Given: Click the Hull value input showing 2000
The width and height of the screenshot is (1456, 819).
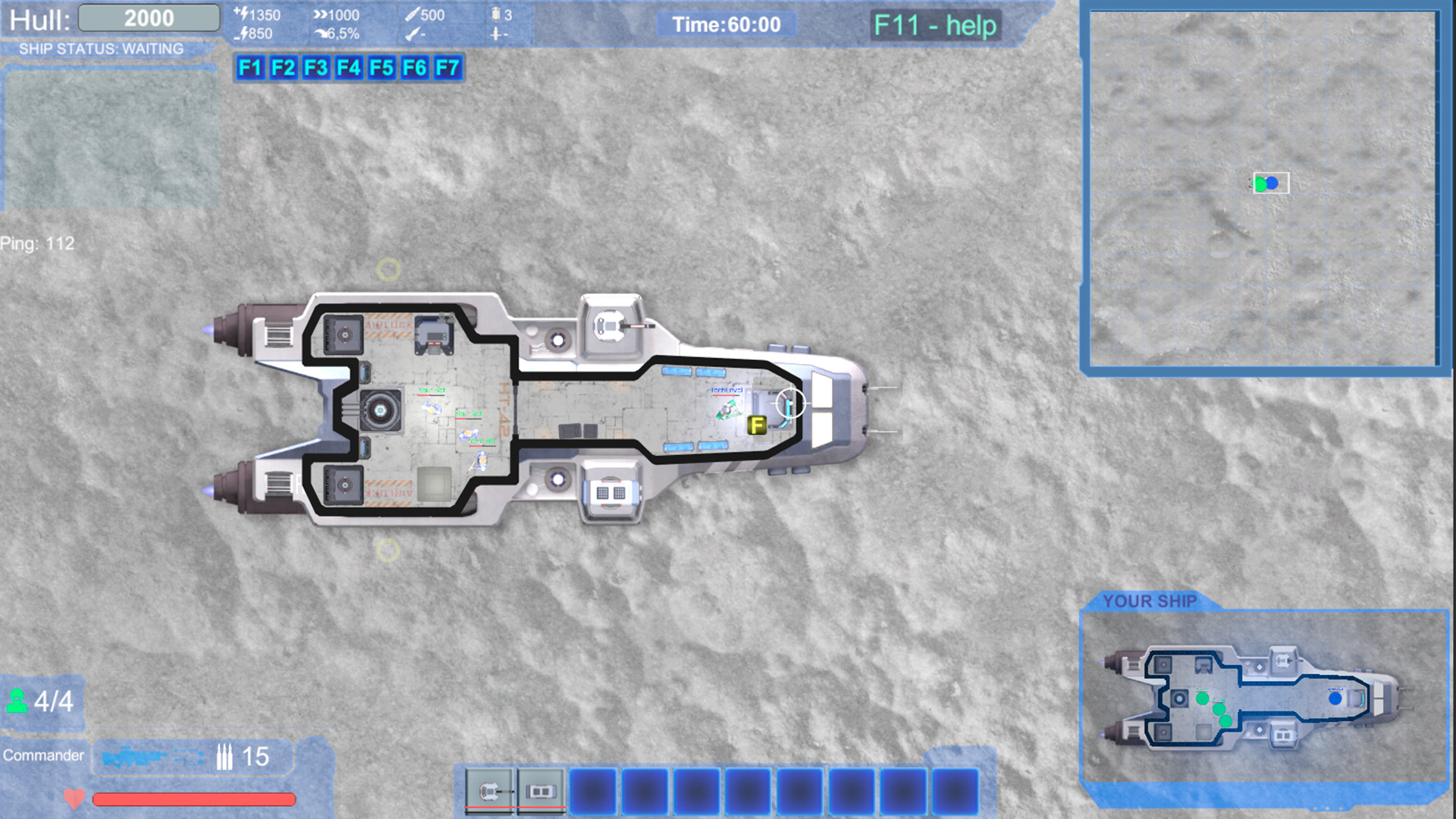Looking at the screenshot, I should [x=149, y=17].
